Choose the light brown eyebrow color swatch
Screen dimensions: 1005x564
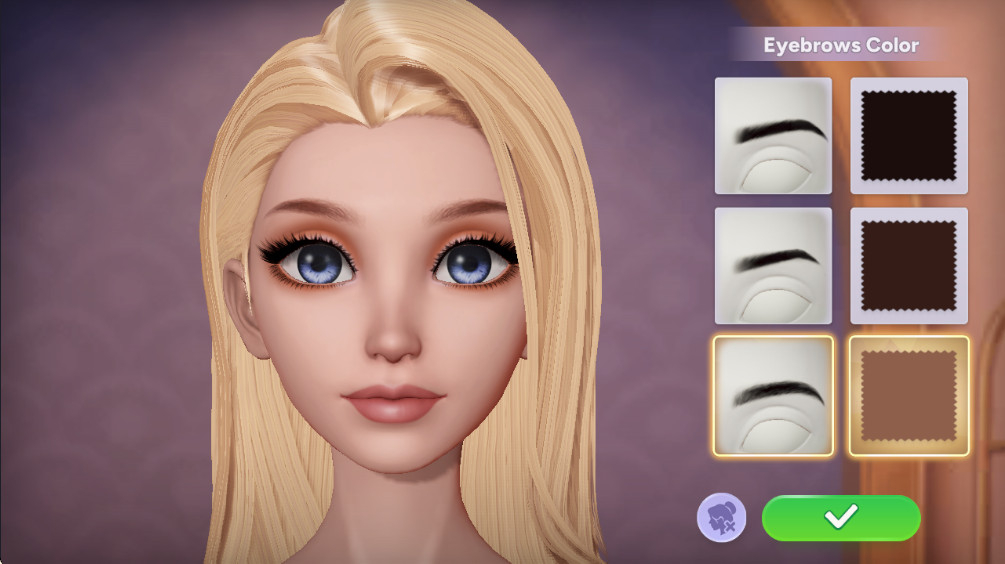909,395
